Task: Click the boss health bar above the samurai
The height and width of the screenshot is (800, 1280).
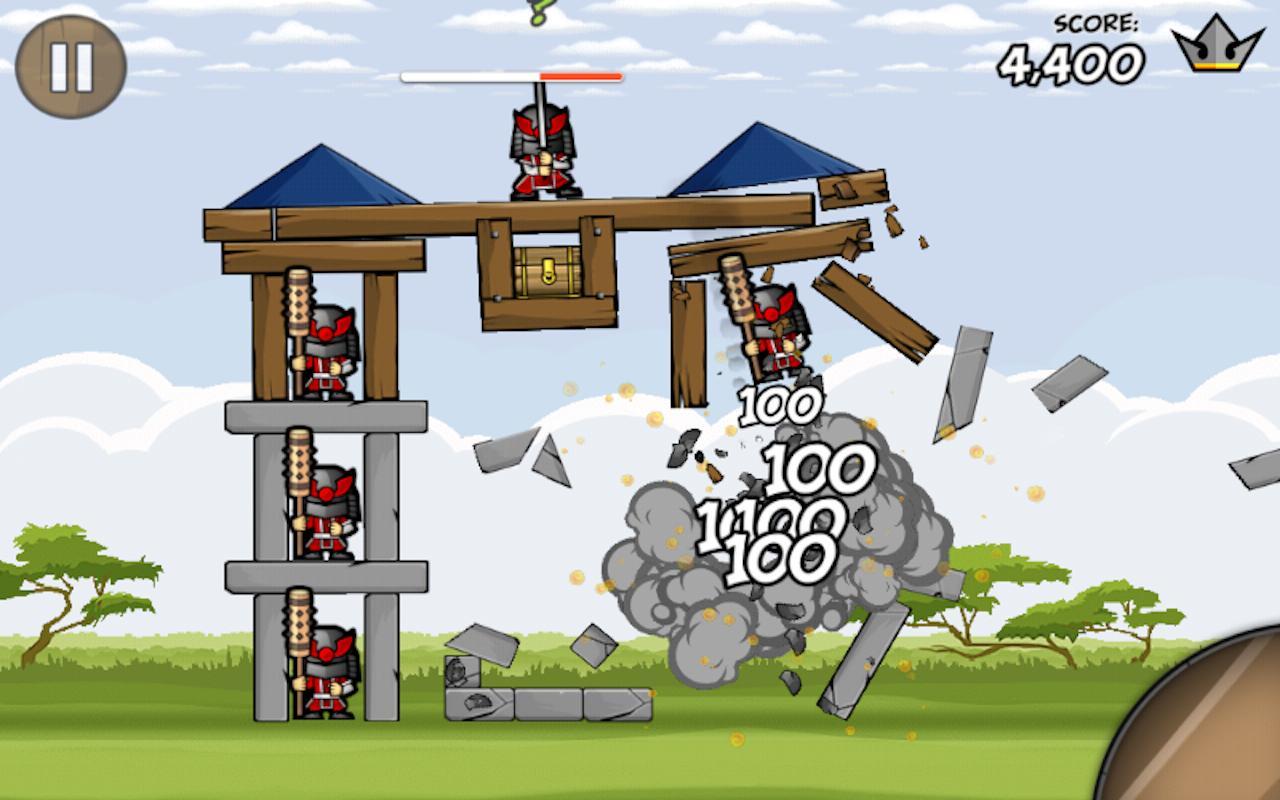Action: pos(510,75)
